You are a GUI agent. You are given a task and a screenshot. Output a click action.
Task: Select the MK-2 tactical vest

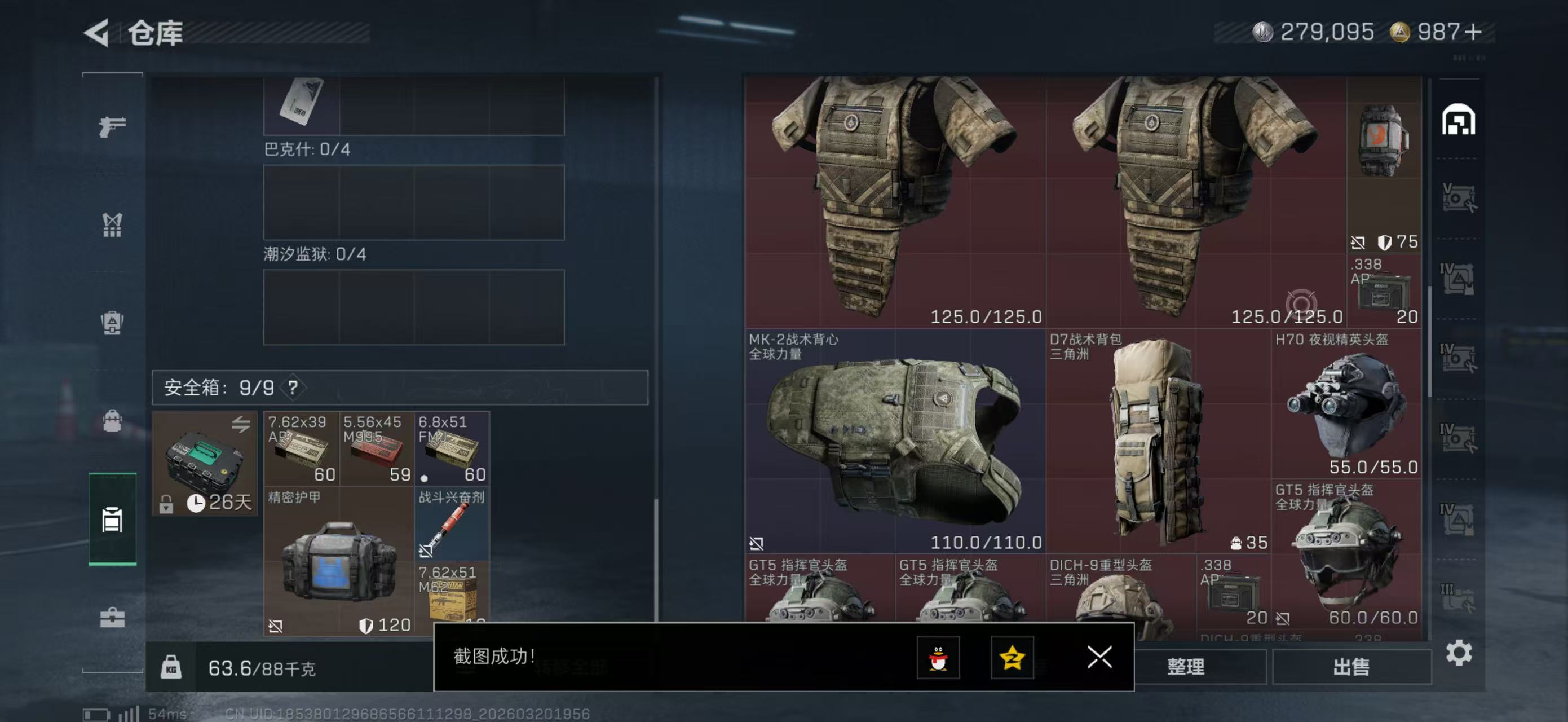tap(895, 441)
